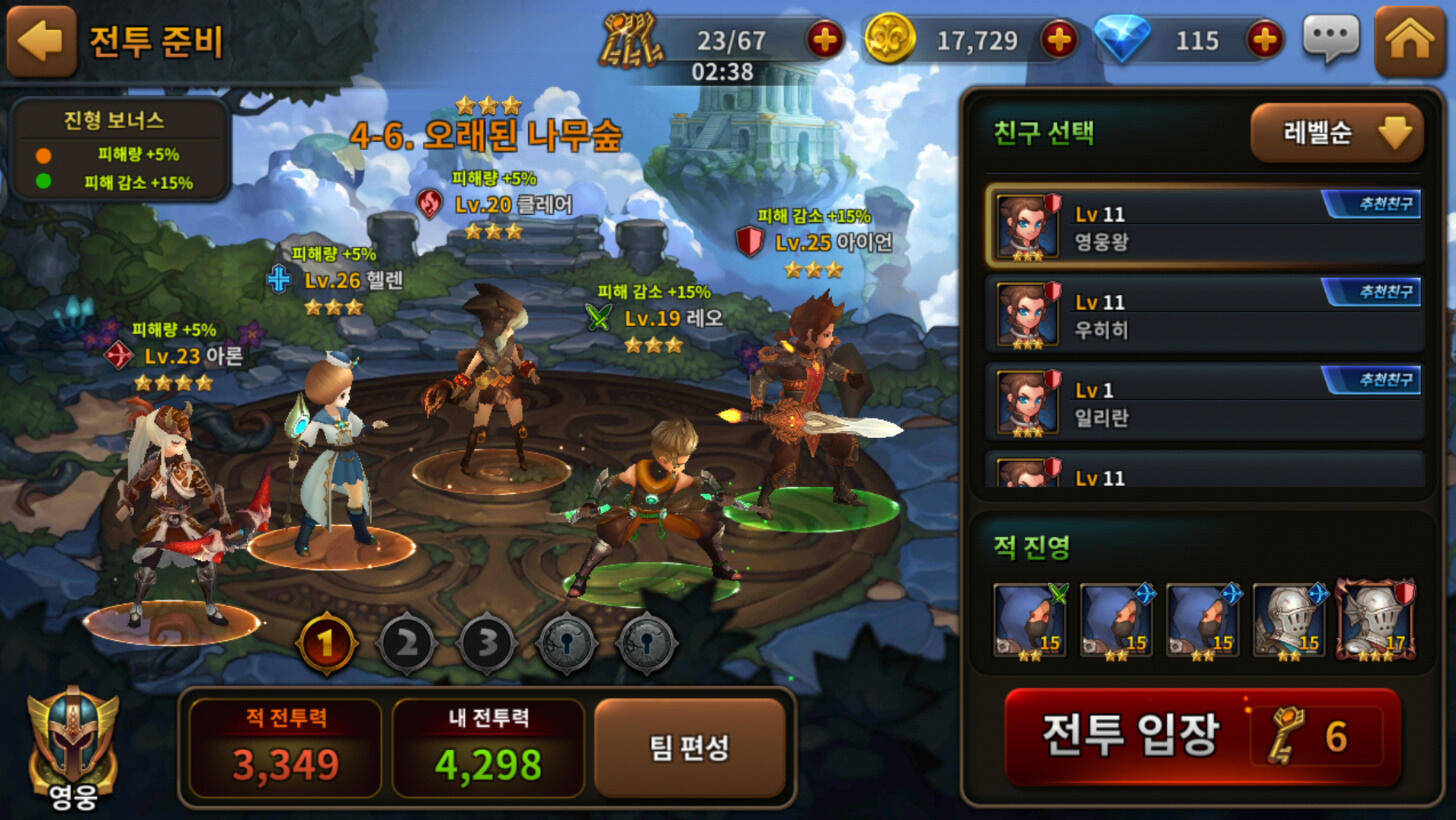
Task: Open the 레벨순 sort dropdown
Action: click(1336, 133)
